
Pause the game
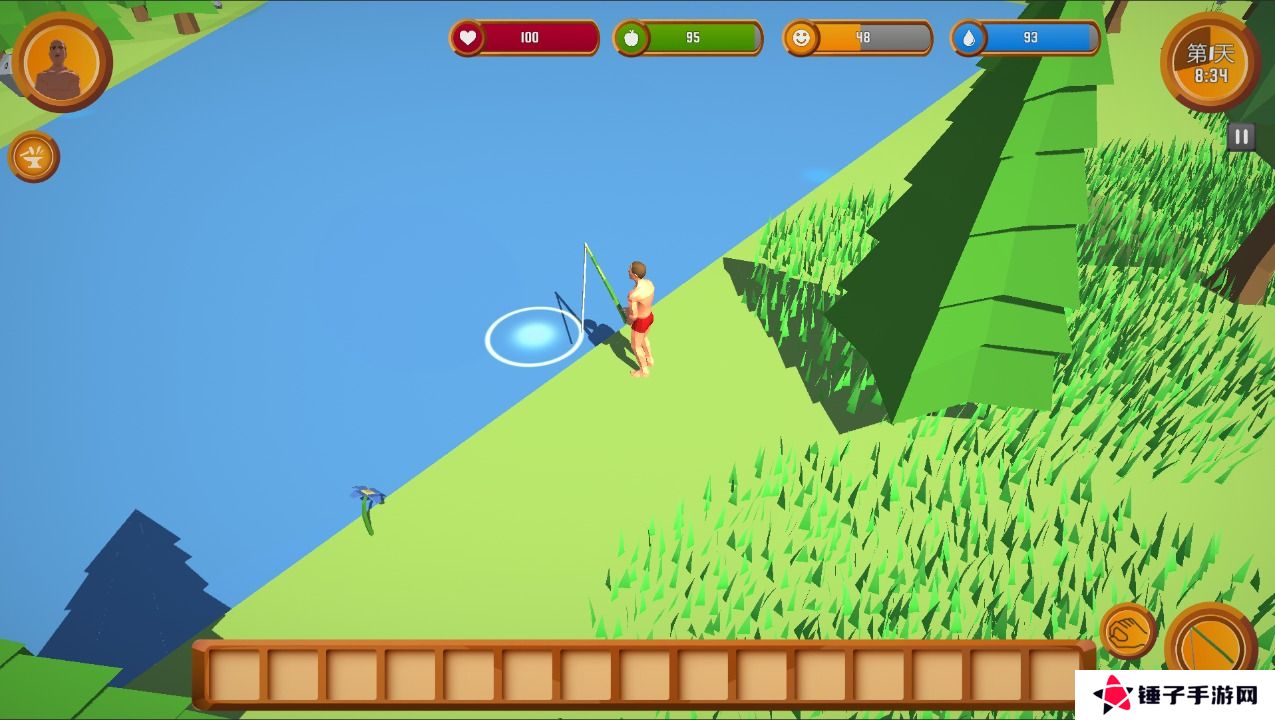(1241, 137)
